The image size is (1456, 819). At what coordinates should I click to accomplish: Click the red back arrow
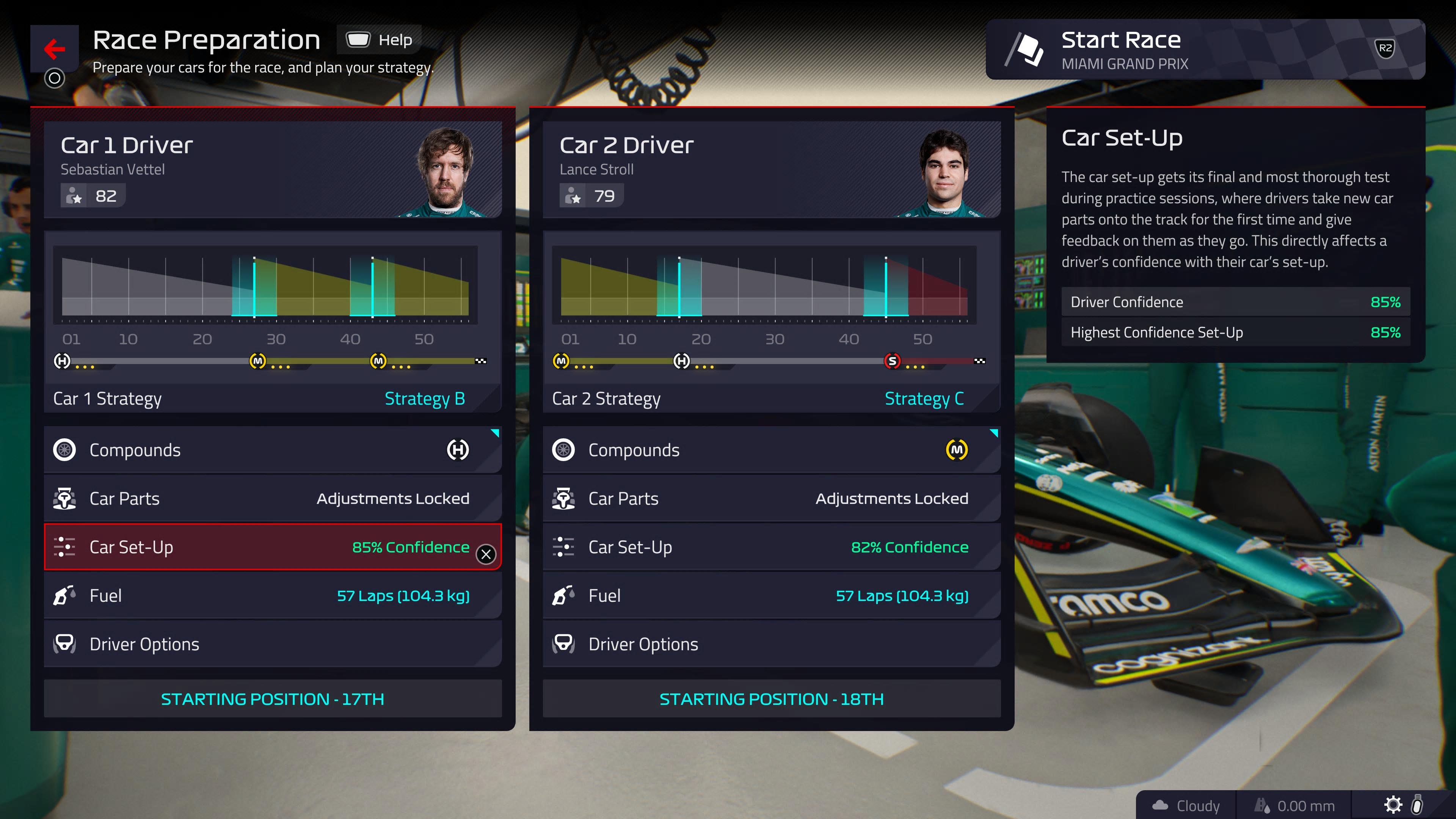pos(54,49)
